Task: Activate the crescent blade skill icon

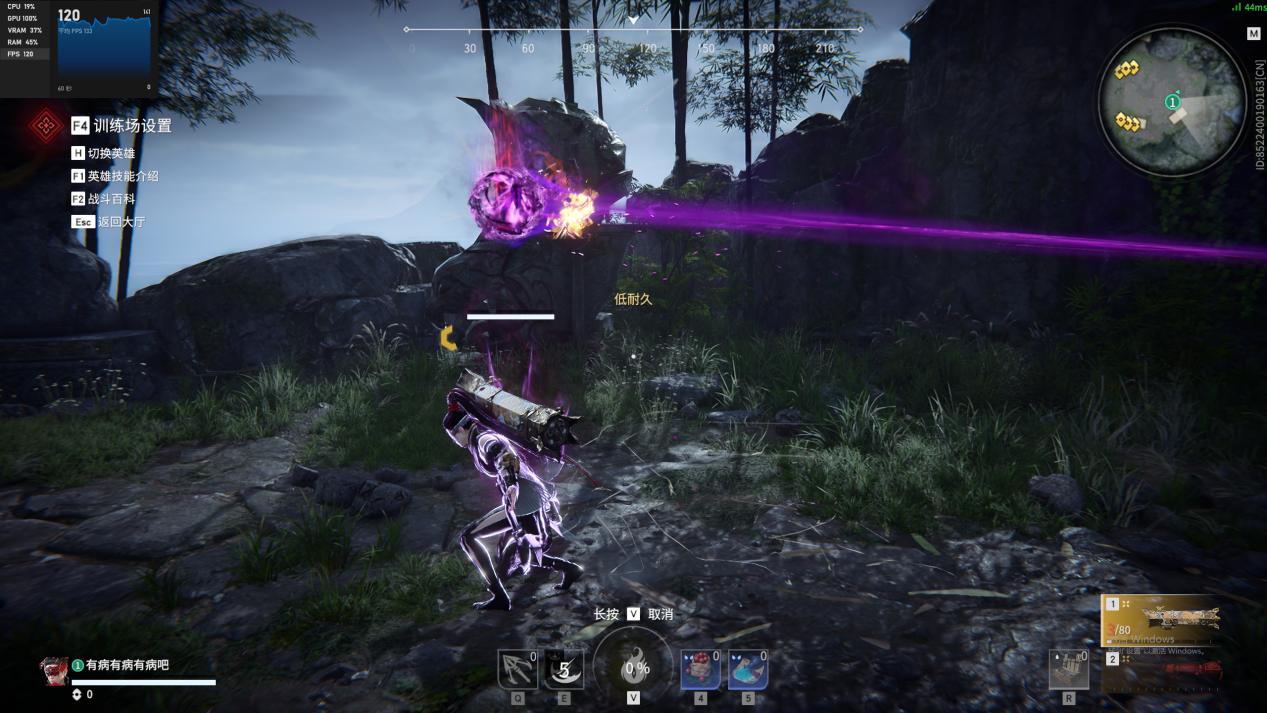Action: click(x=564, y=670)
